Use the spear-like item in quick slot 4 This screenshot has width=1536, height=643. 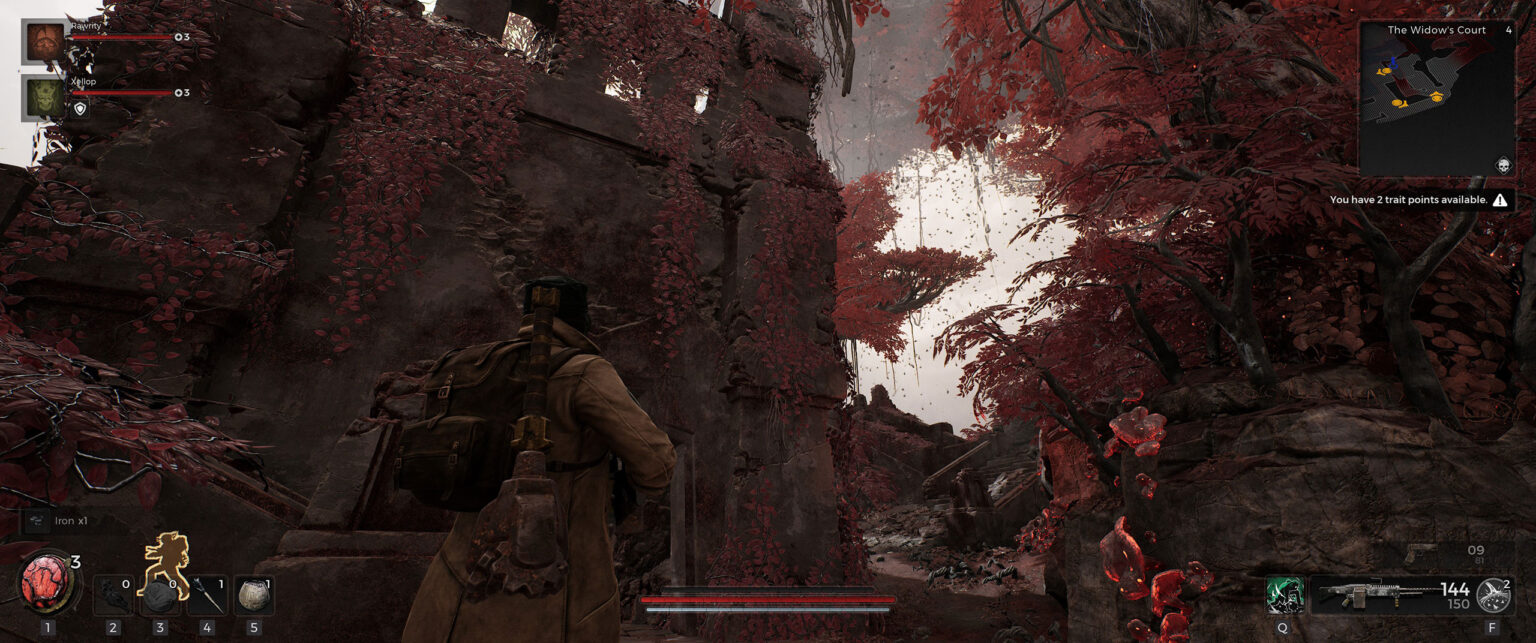coord(206,595)
